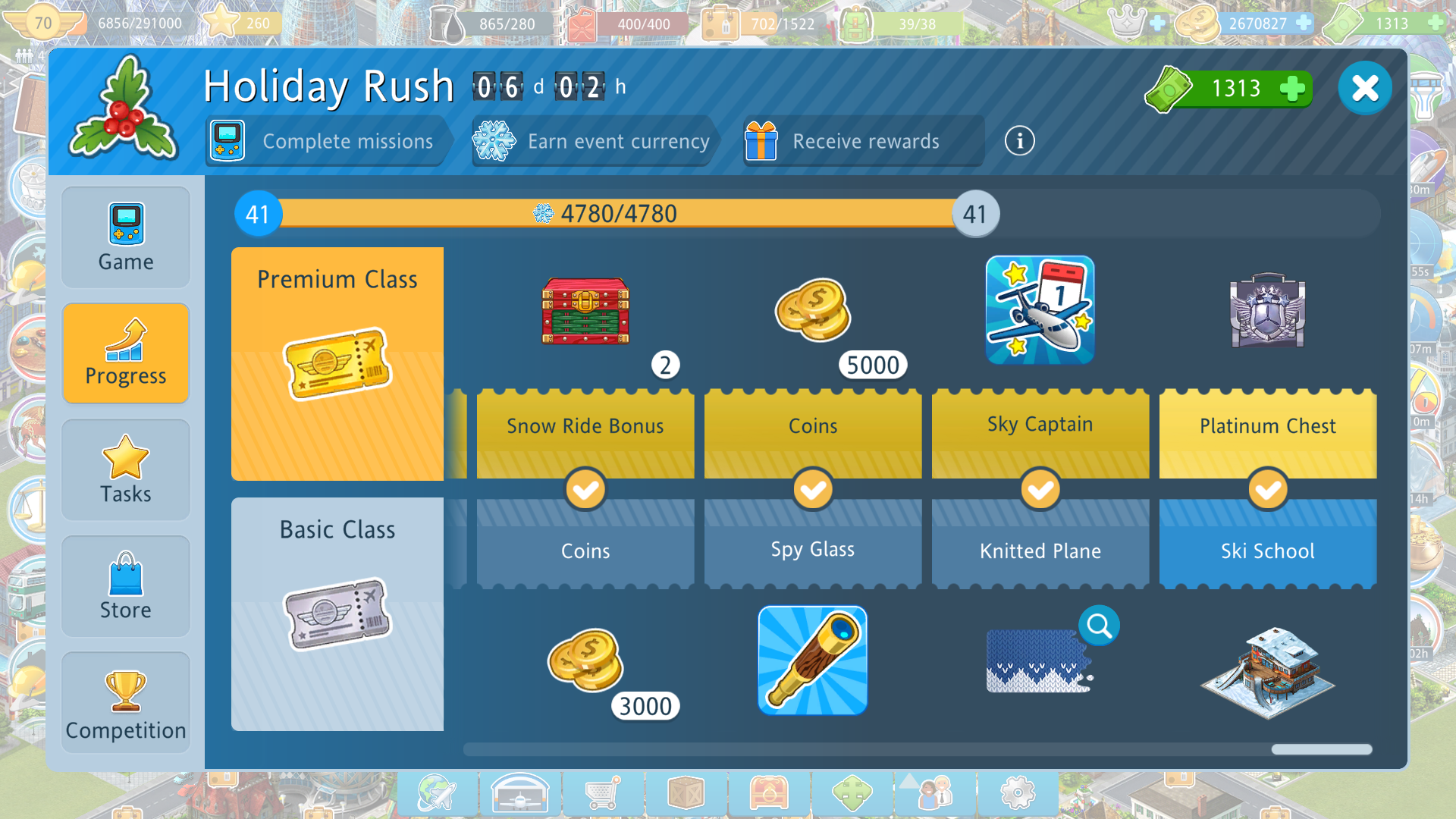Switch to the Game tab
The height and width of the screenshot is (819, 1456).
pyautogui.click(x=126, y=237)
